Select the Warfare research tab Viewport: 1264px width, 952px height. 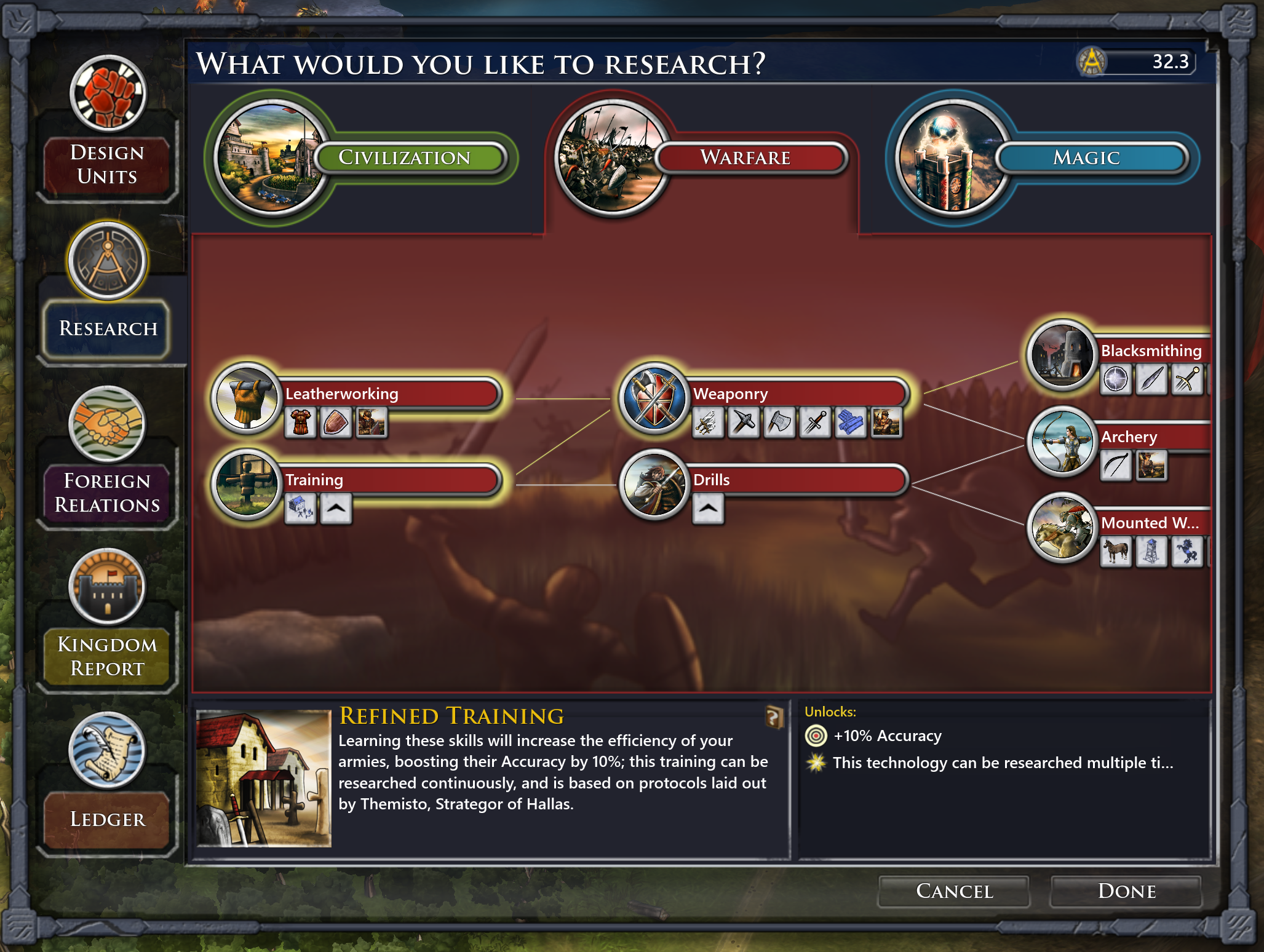pyautogui.click(x=745, y=157)
